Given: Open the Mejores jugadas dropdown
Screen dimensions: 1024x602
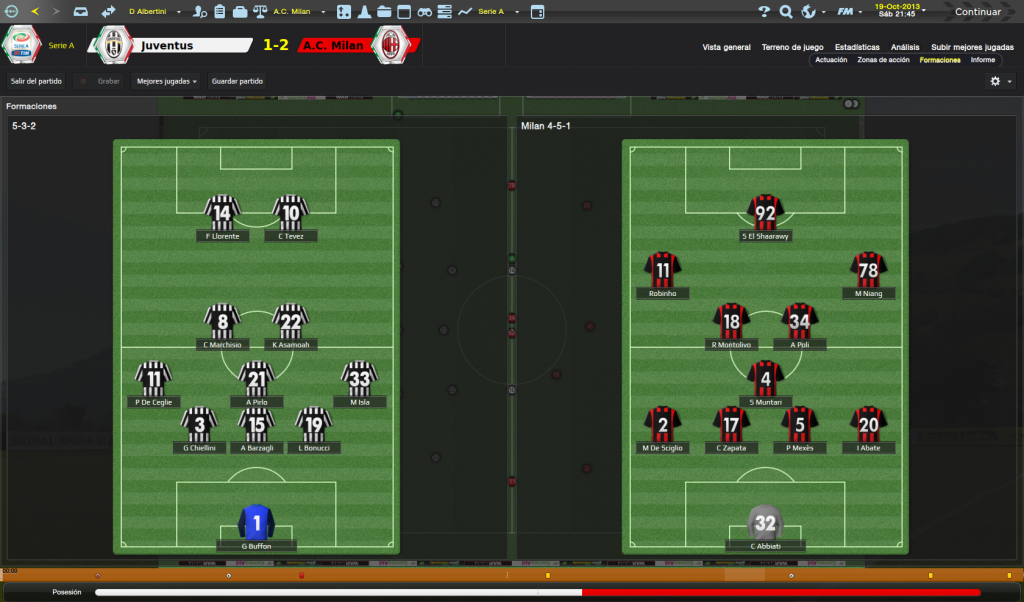Looking at the screenshot, I should pos(166,81).
